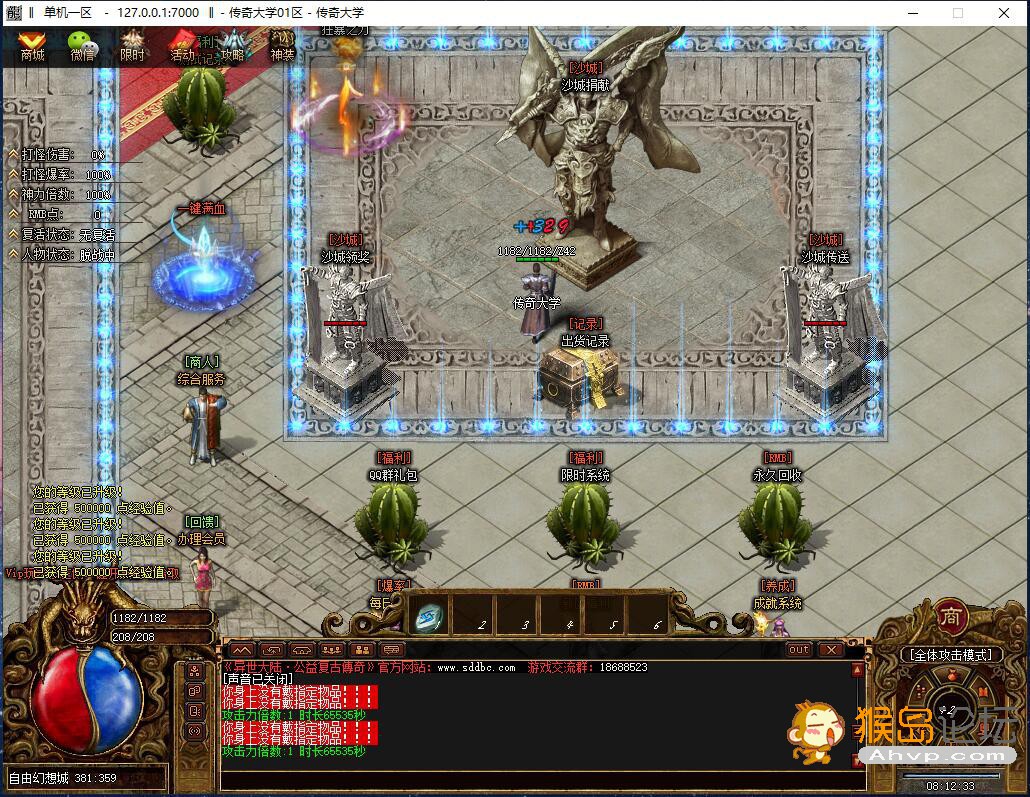Close the game window
1030x797 pixels.
coord(1002,12)
